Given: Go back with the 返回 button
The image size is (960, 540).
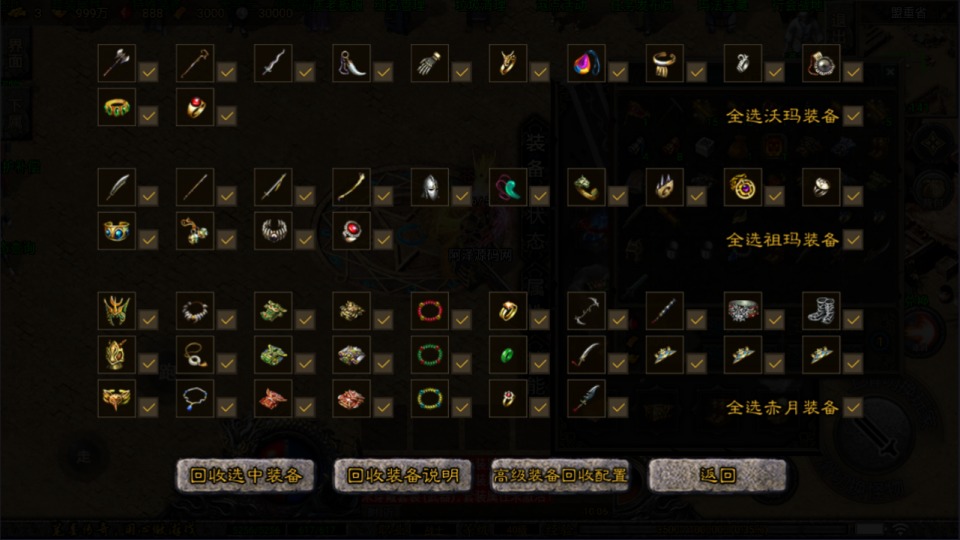Looking at the screenshot, I should click(718, 476).
